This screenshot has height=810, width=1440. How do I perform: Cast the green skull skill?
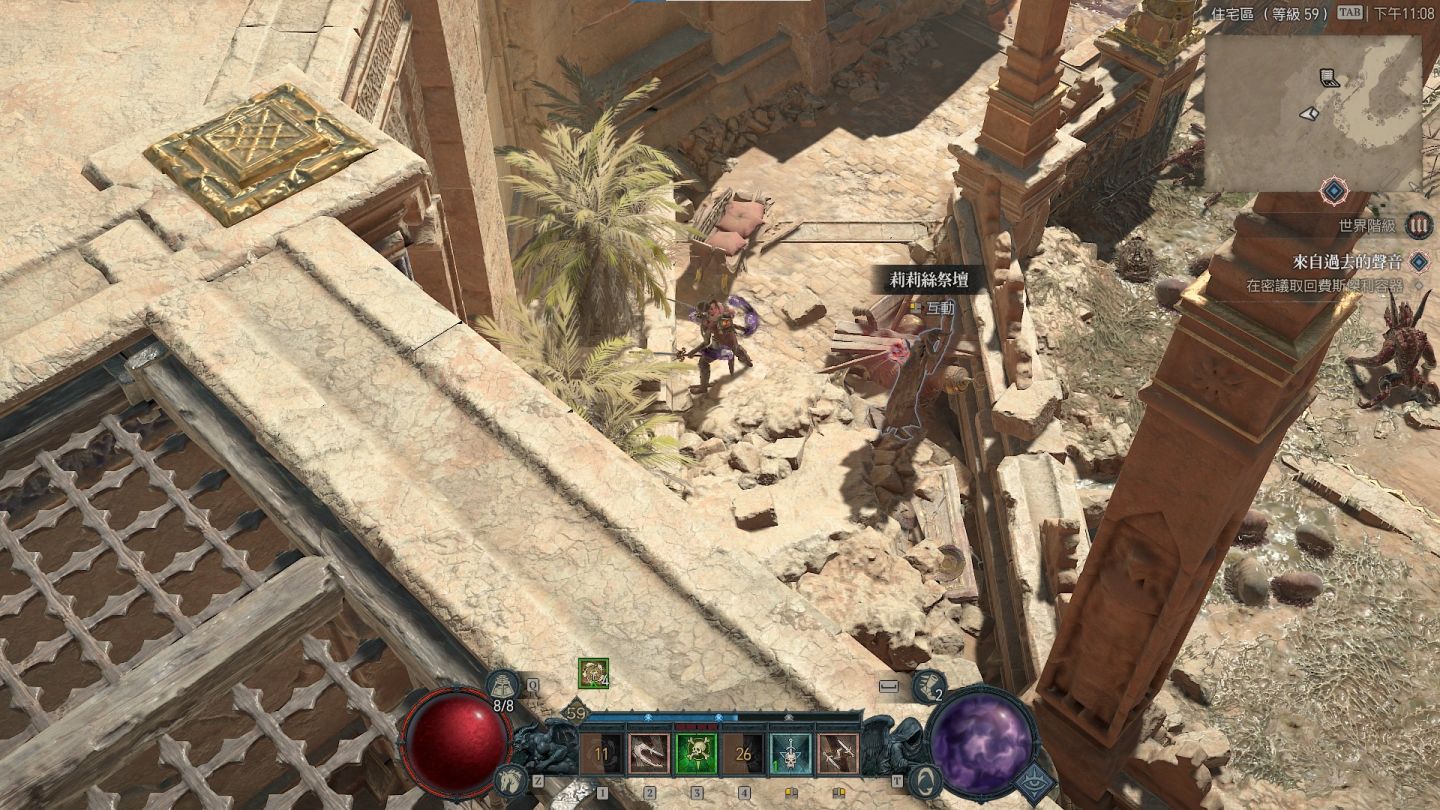(696, 753)
